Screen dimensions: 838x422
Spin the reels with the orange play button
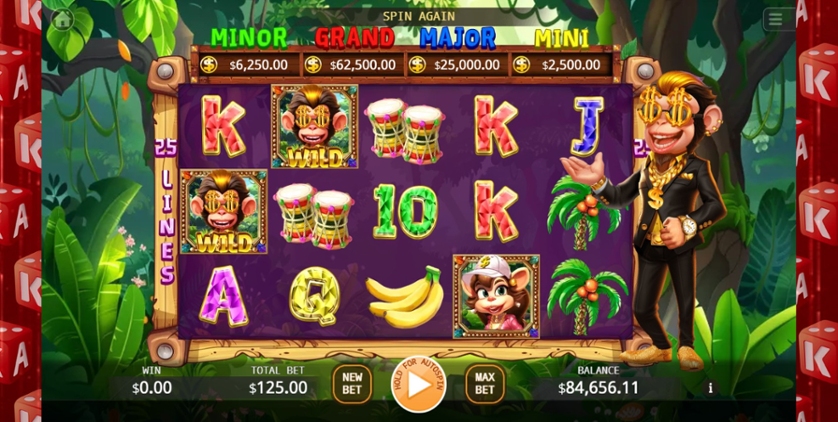418,384
